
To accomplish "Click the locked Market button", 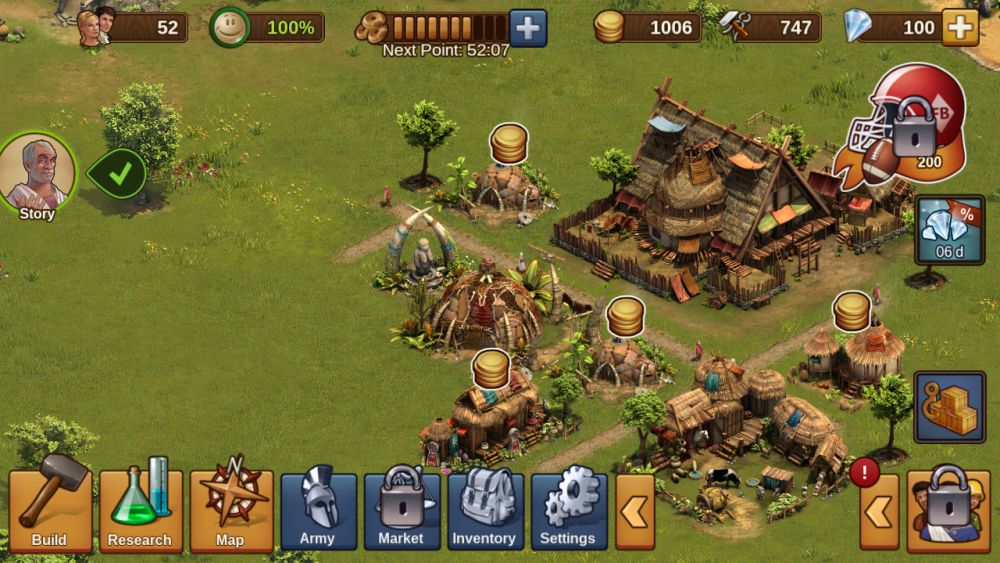I will click(x=401, y=510).
